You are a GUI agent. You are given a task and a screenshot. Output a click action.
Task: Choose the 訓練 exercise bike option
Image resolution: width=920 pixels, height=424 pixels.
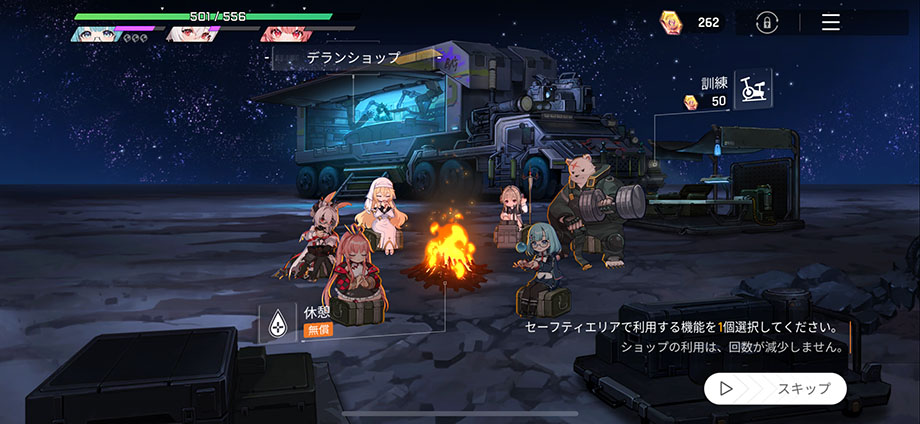[x=751, y=90]
